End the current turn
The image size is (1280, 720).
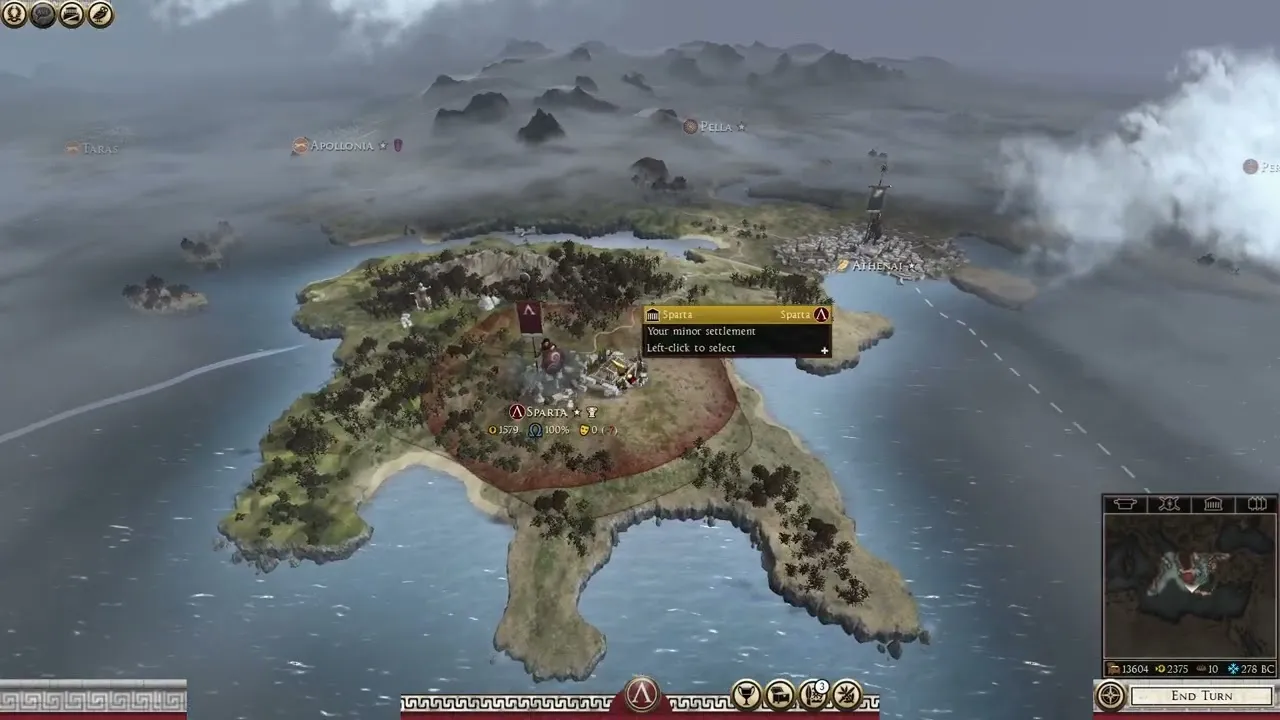(1201, 696)
